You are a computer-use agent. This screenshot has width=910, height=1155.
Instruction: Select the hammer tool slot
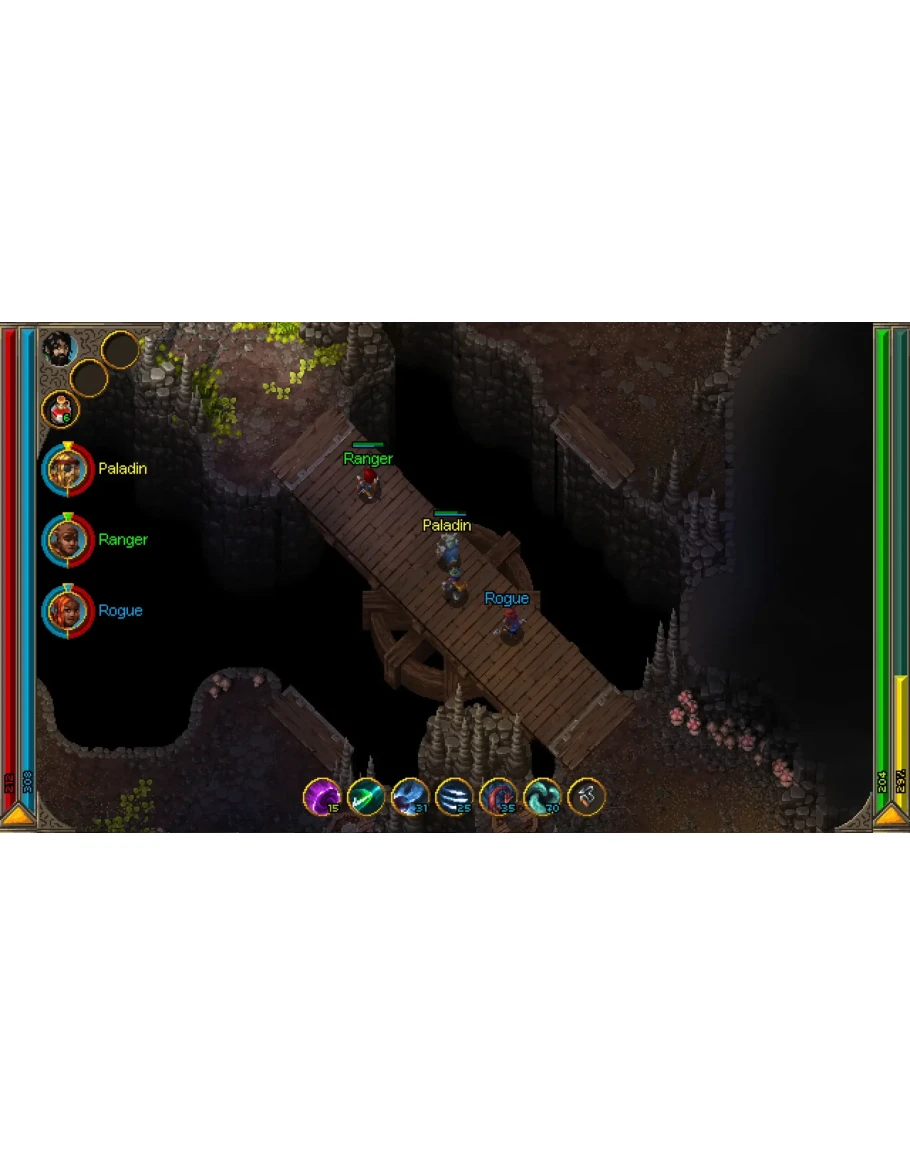coord(586,796)
